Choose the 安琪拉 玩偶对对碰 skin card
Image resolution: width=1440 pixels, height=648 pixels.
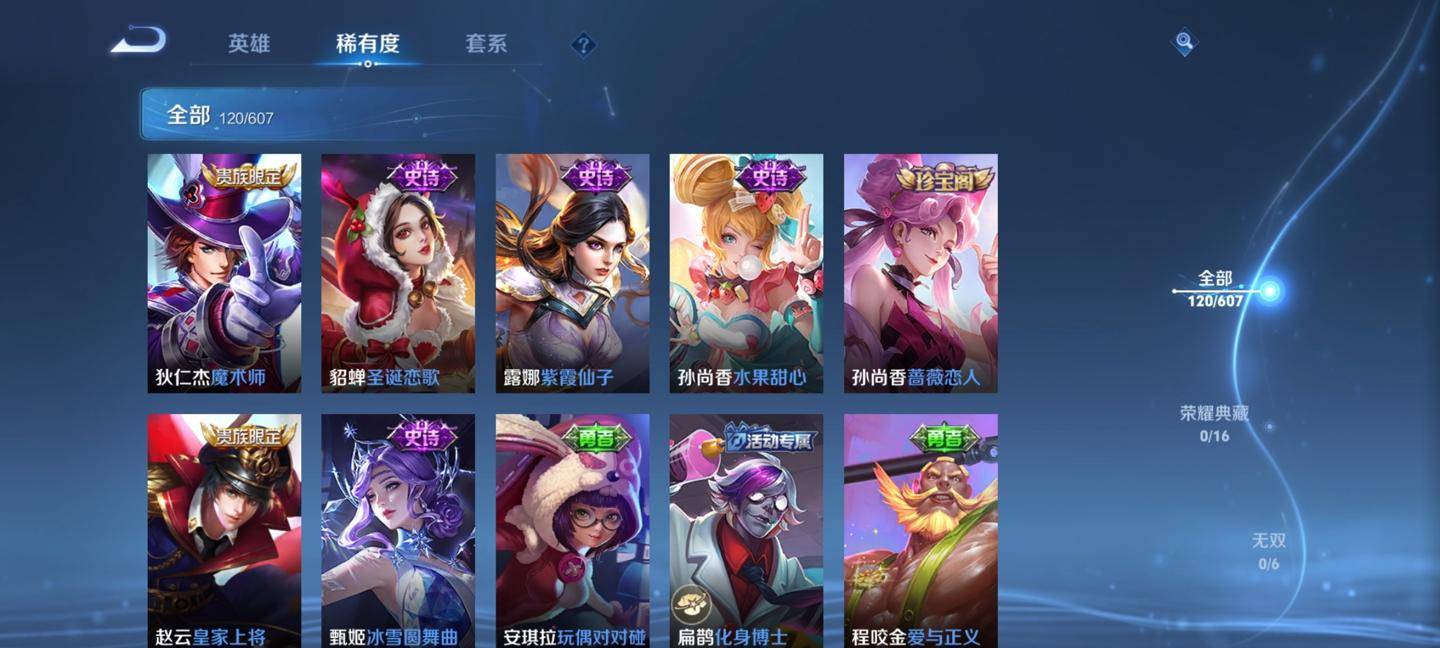click(572, 530)
